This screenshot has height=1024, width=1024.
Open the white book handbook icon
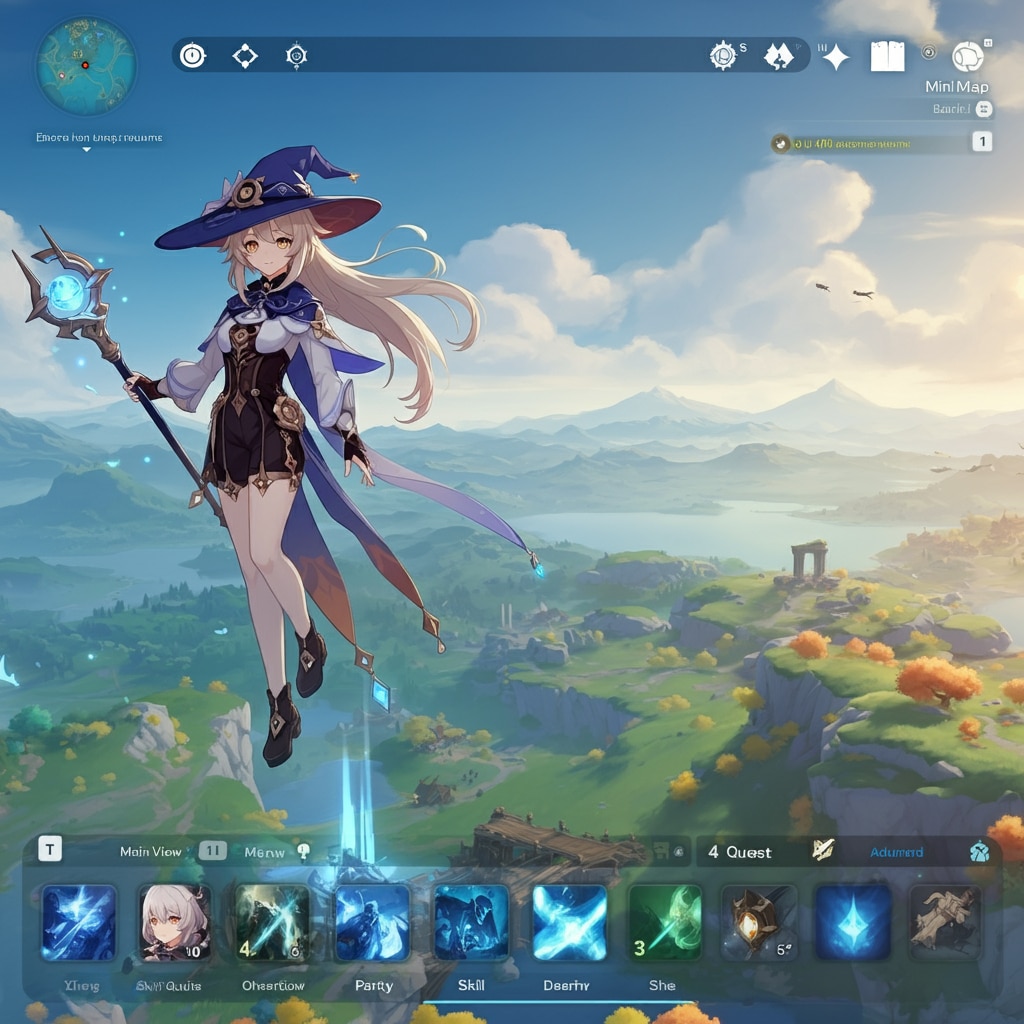tap(886, 56)
